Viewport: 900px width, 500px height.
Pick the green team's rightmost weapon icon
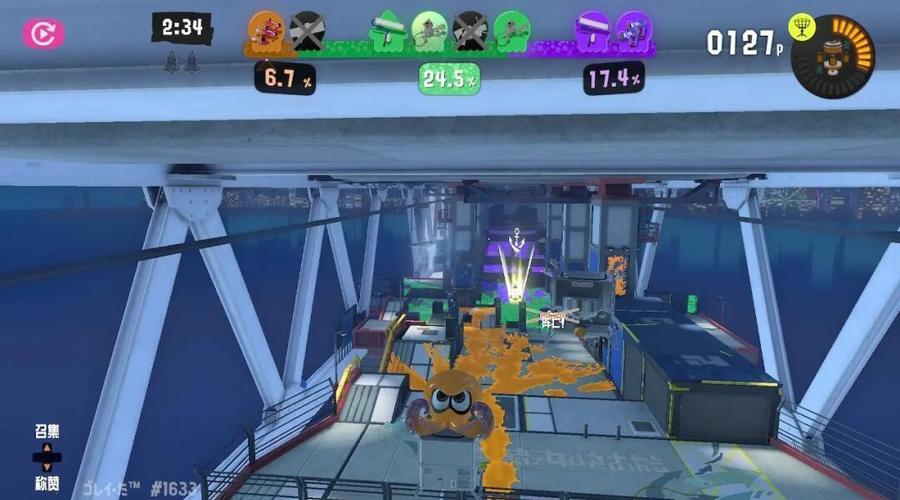pos(511,31)
